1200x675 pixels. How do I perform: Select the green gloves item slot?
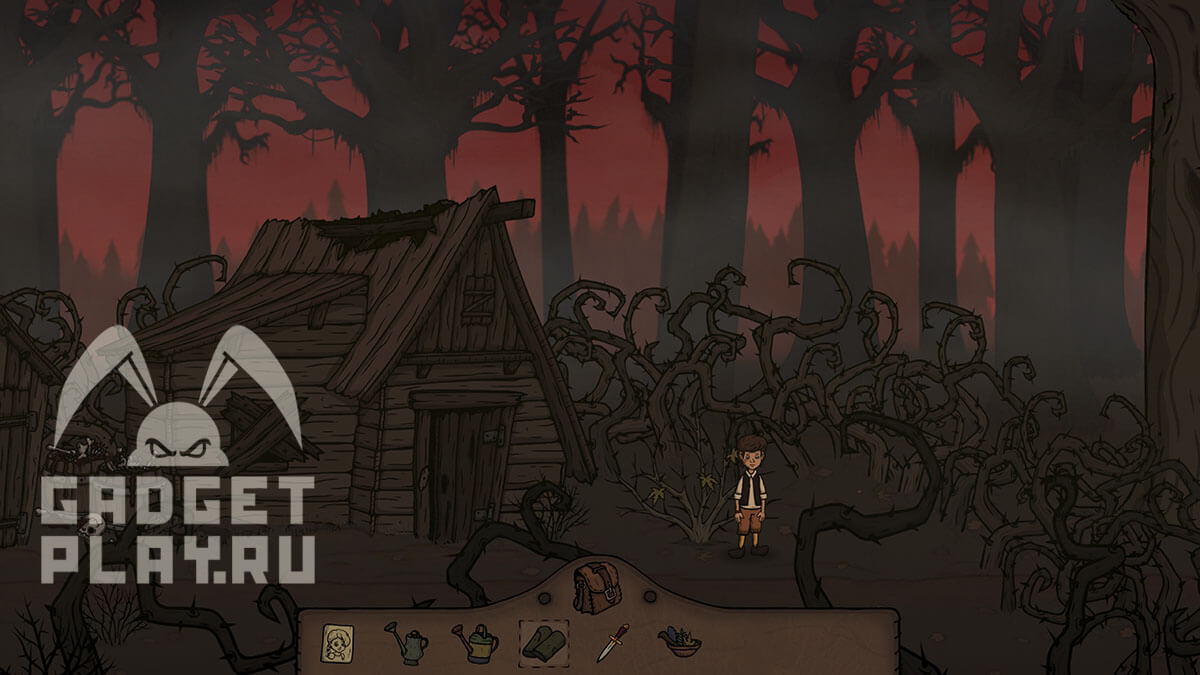(544, 642)
